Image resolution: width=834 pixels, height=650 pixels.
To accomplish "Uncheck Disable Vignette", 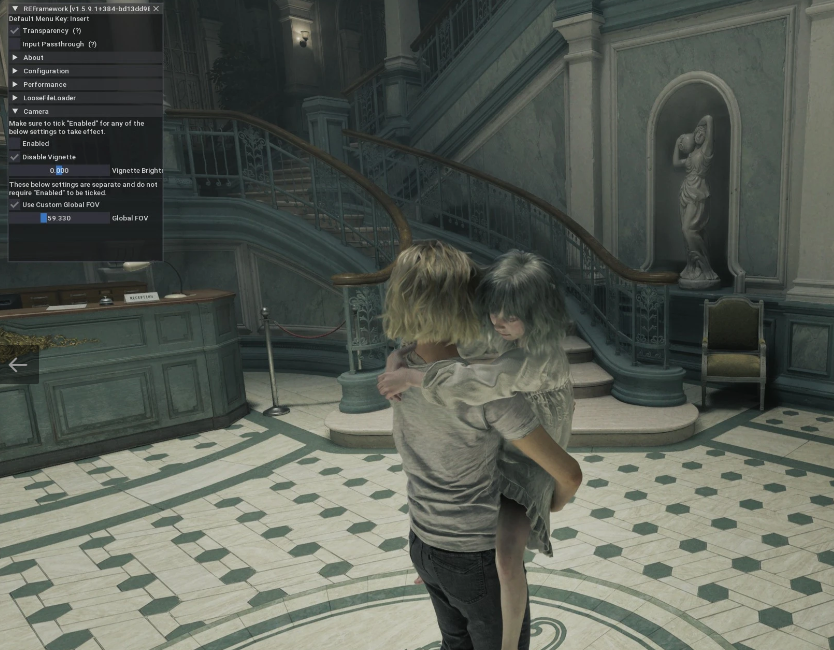I will (14, 157).
